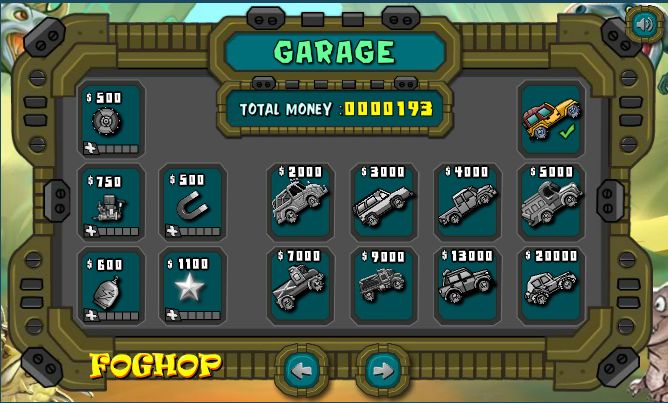Toggle the sound speaker button
This screenshot has height=403, width=668.
point(640,24)
